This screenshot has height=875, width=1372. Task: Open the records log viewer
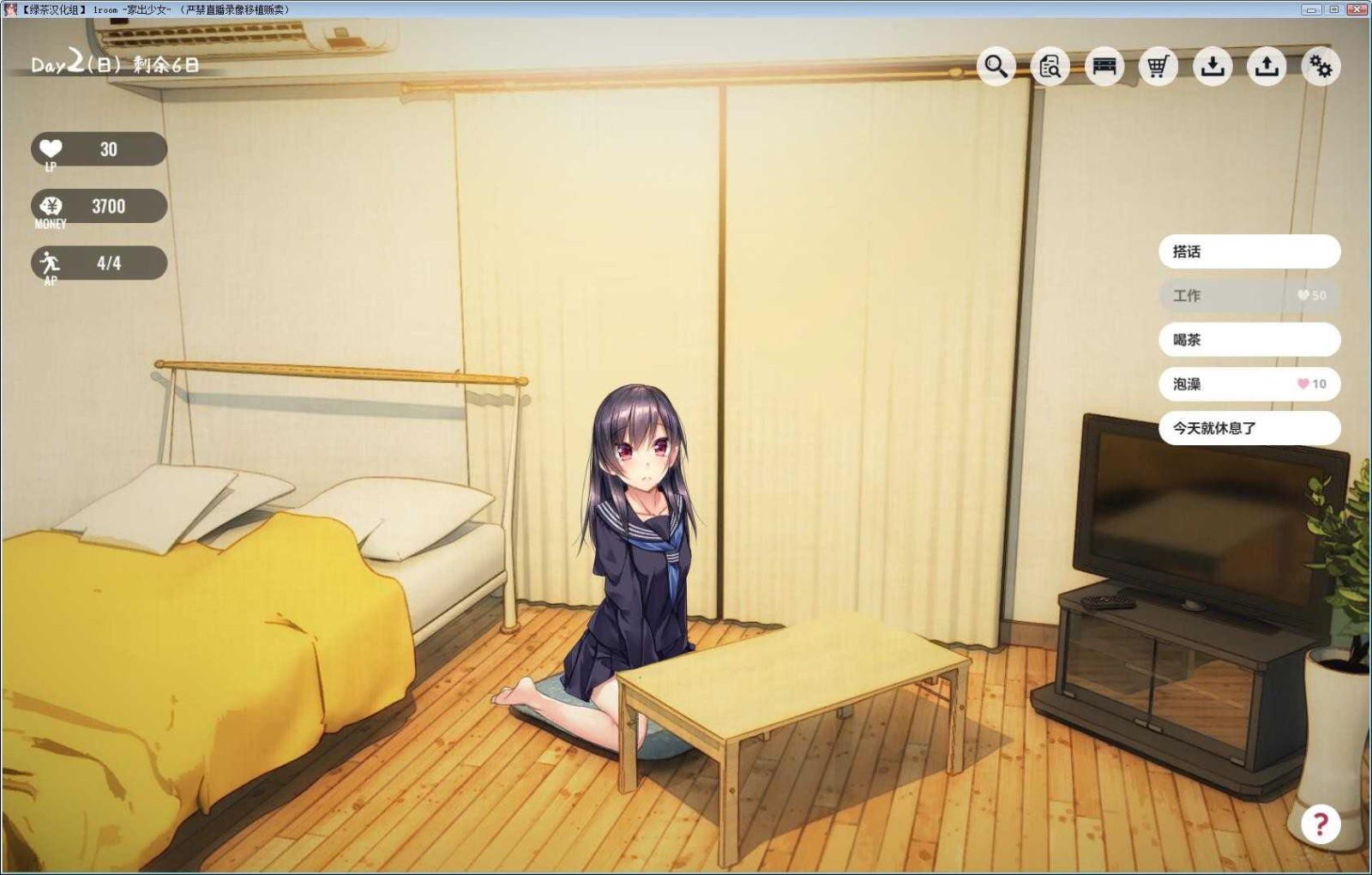pyautogui.click(x=1048, y=65)
